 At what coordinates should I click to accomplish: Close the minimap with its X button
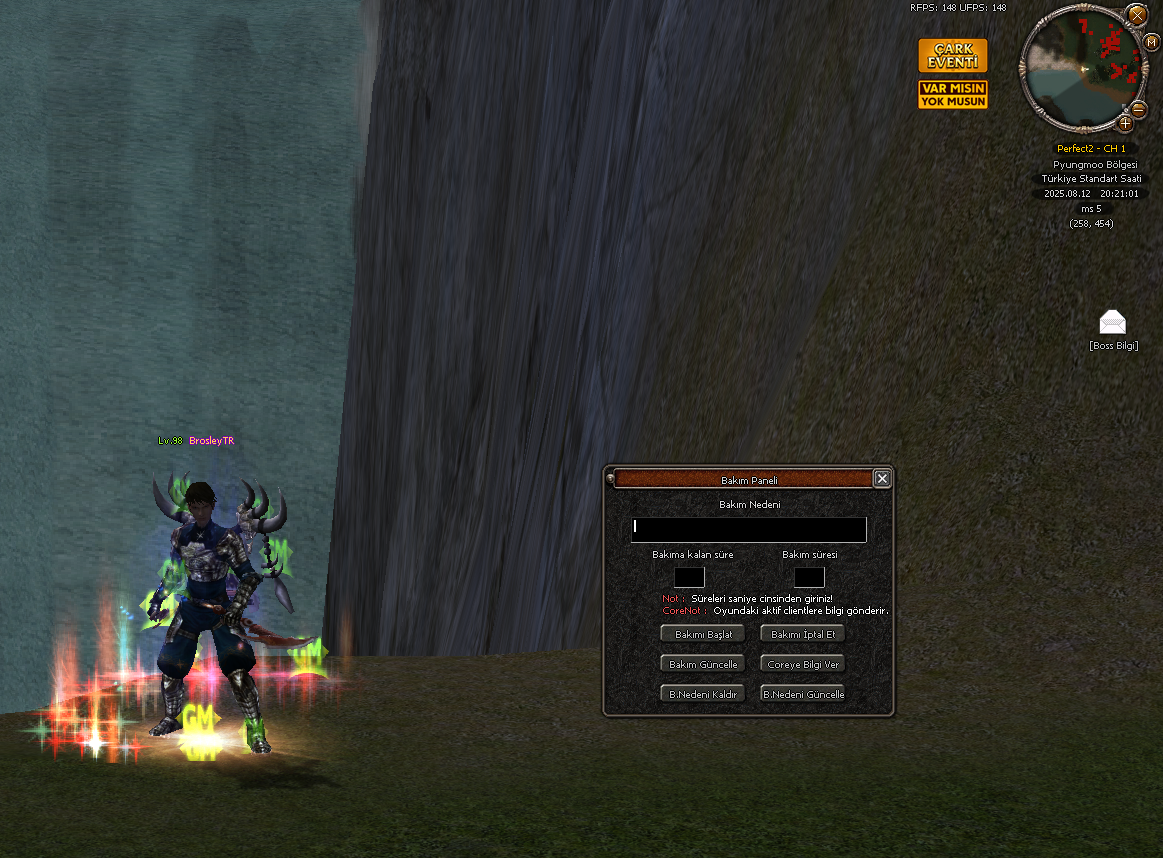click(1137, 15)
